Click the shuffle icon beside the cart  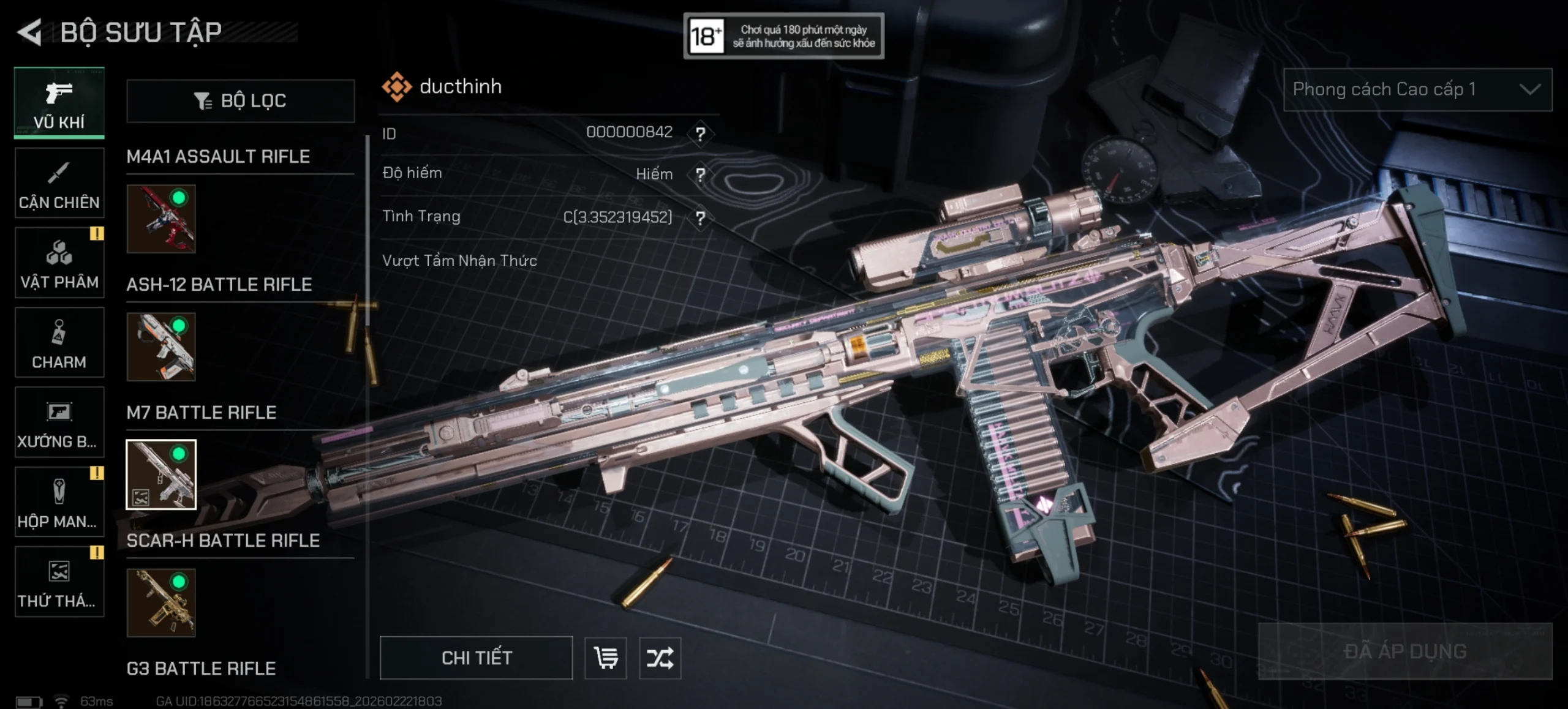pyautogui.click(x=660, y=658)
